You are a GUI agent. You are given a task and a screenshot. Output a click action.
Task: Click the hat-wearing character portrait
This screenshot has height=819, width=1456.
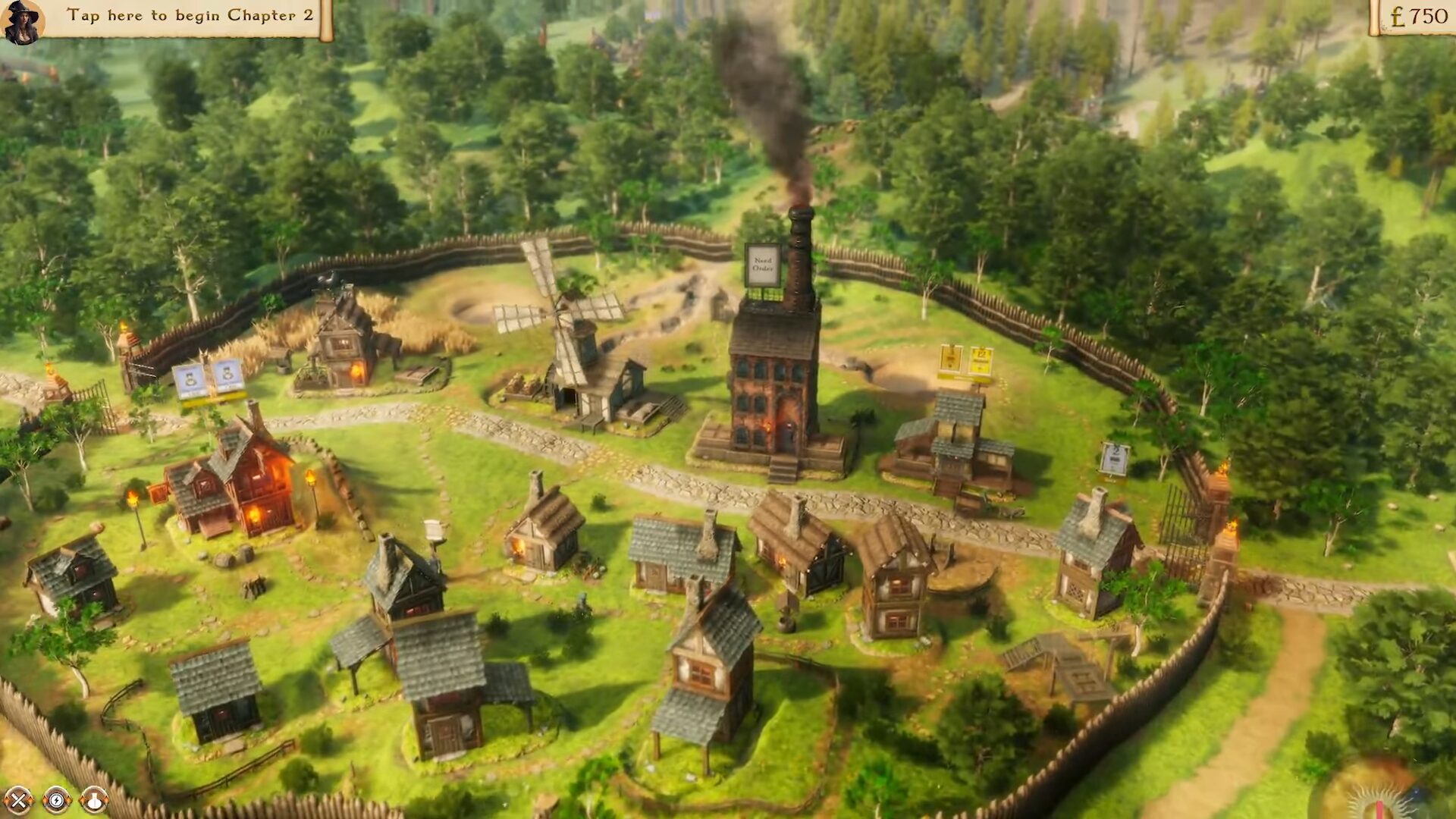tap(21, 21)
